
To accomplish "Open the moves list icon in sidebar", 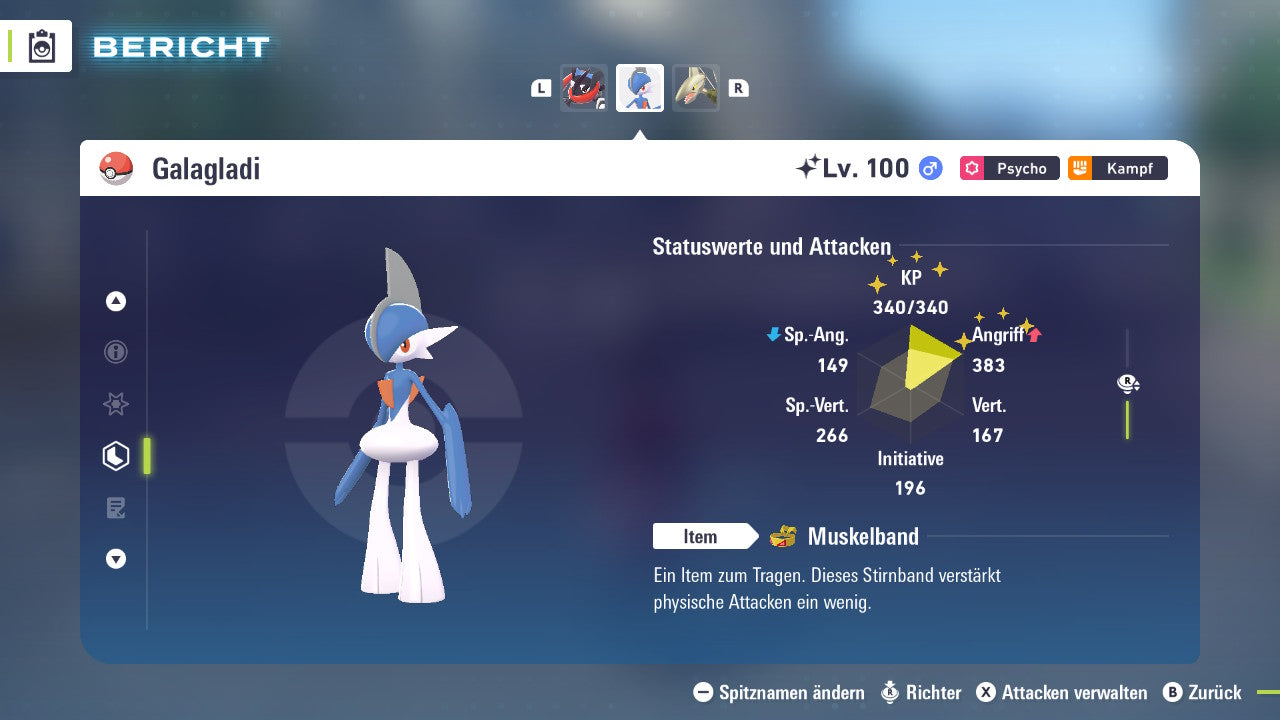I will (116, 507).
